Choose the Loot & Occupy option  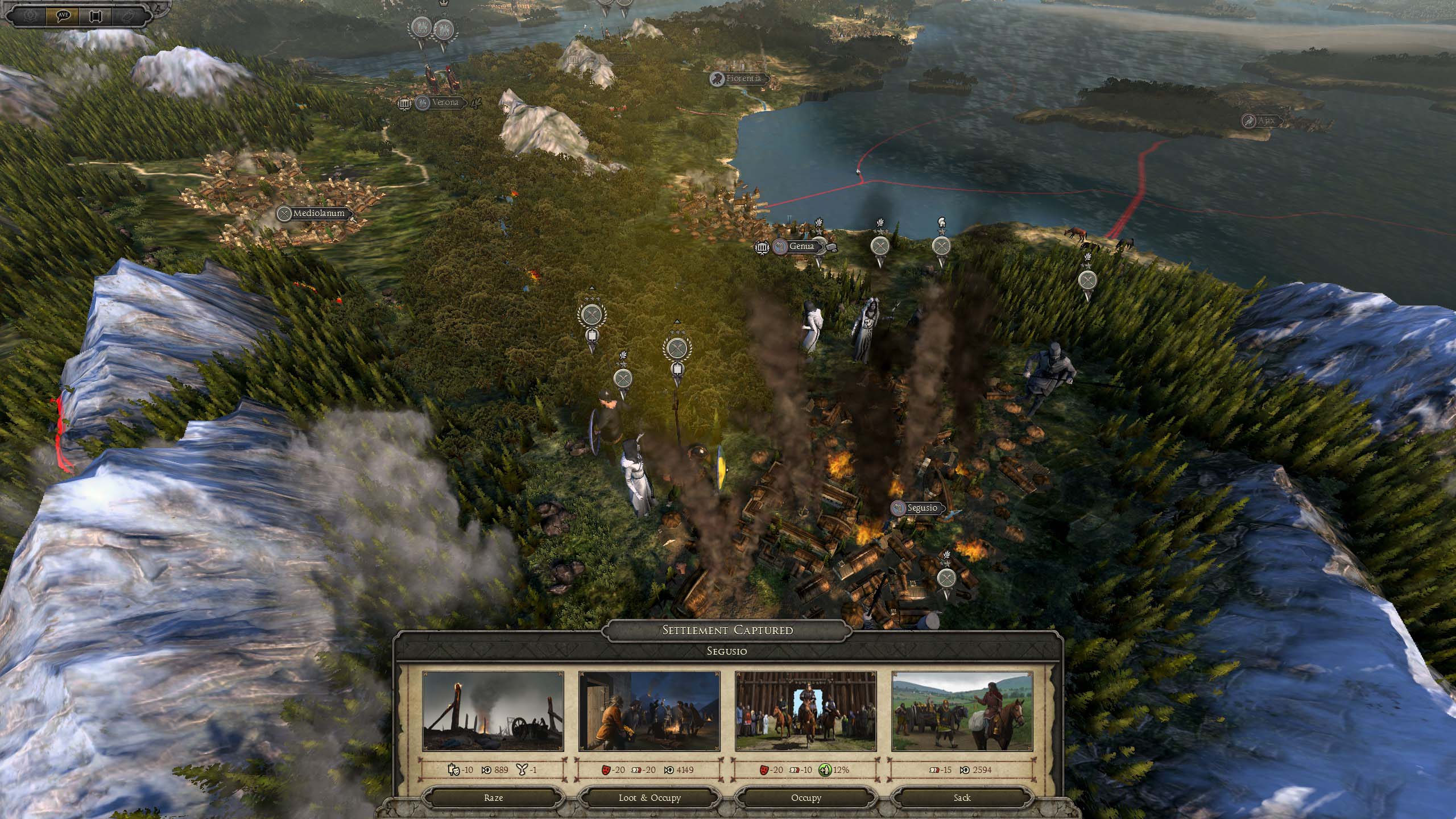pyautogui.click(x=649, y=797)
